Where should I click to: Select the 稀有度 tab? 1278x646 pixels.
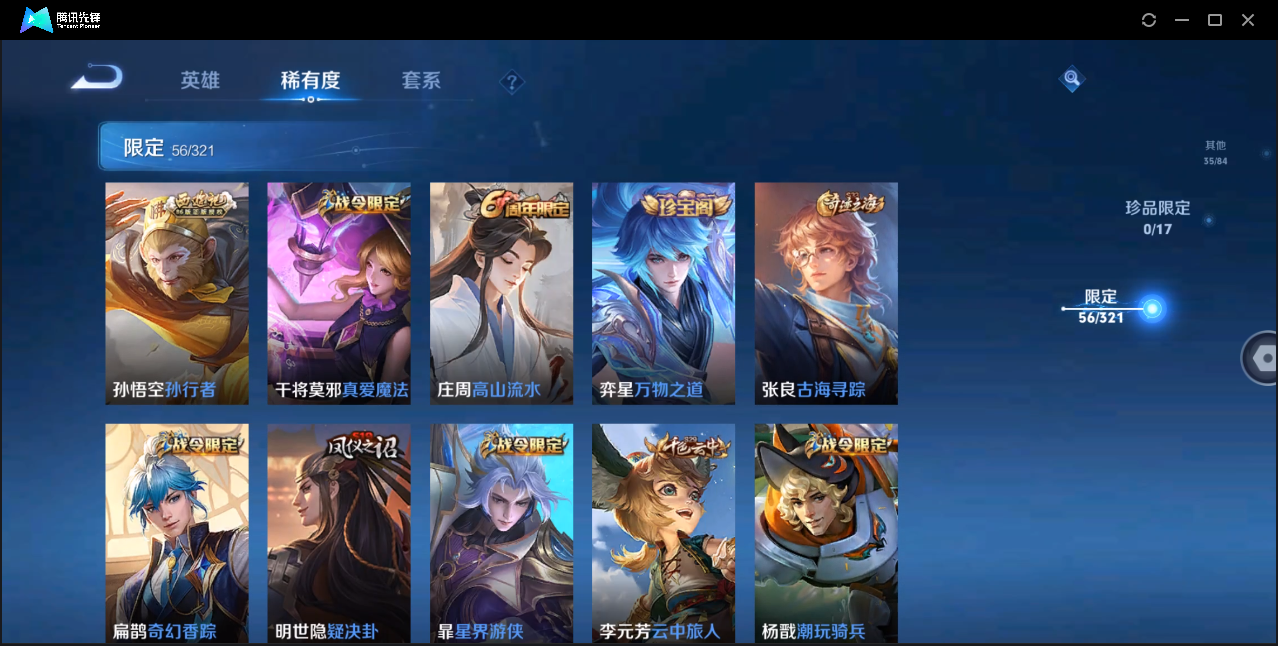(x=310, y=81)
